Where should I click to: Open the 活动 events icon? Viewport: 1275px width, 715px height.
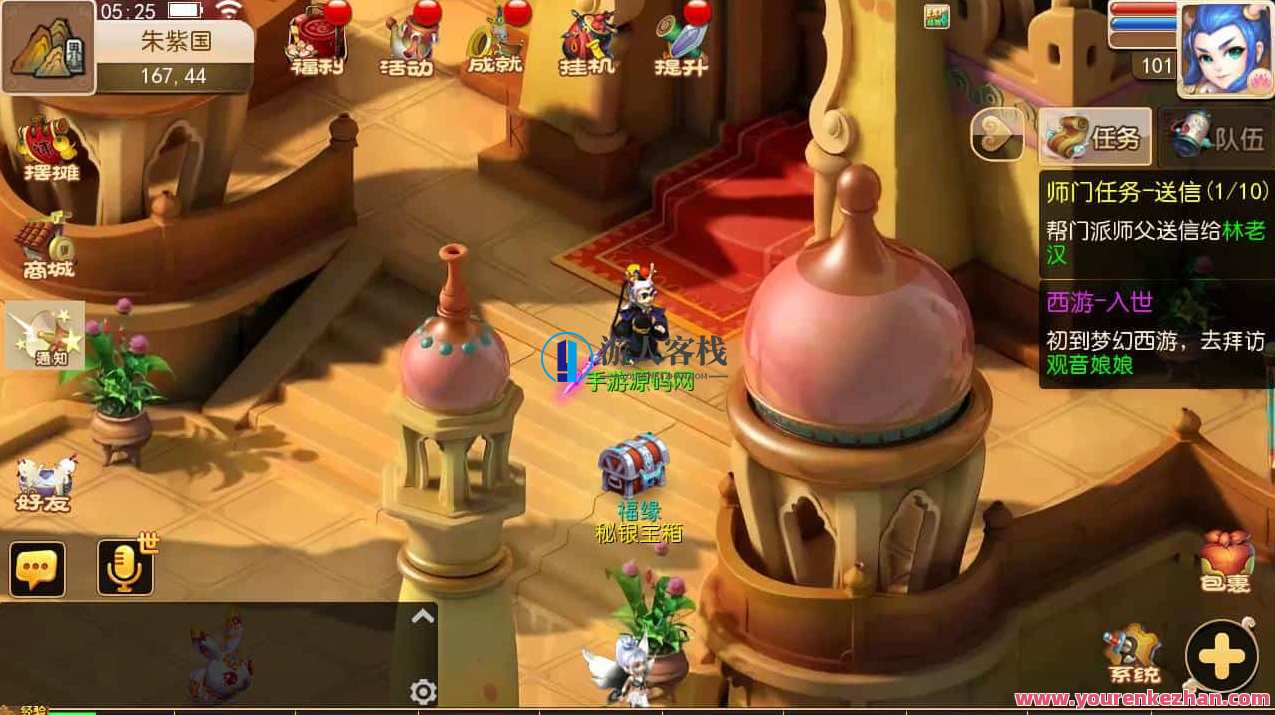click(x=406, y=42)
